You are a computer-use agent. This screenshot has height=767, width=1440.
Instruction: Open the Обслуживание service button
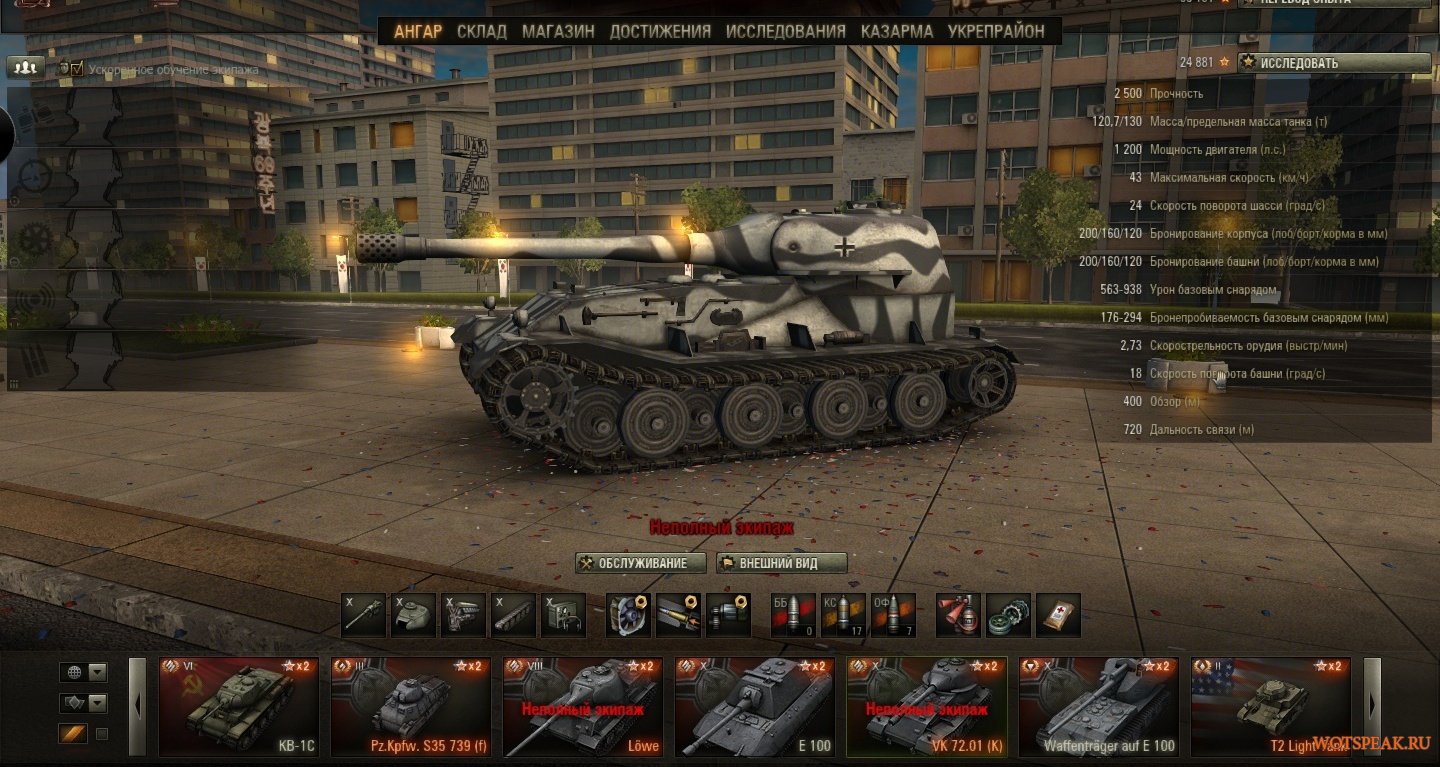click(641, 563)
